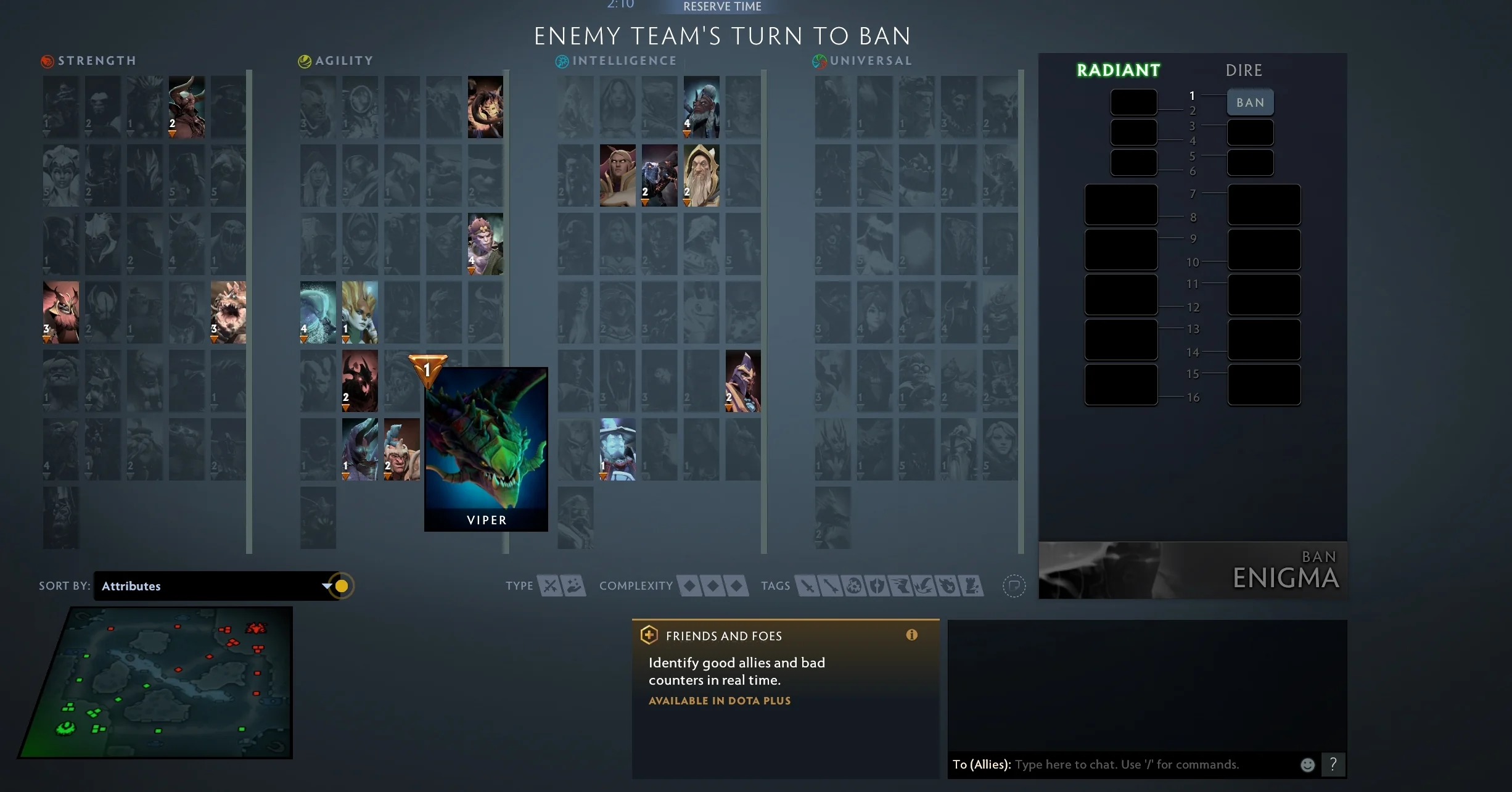Image resolution: width=1512 pixels, height=792 pixels.
Task: Select the Agility attribute header icon
Action: tap(305, 60)
